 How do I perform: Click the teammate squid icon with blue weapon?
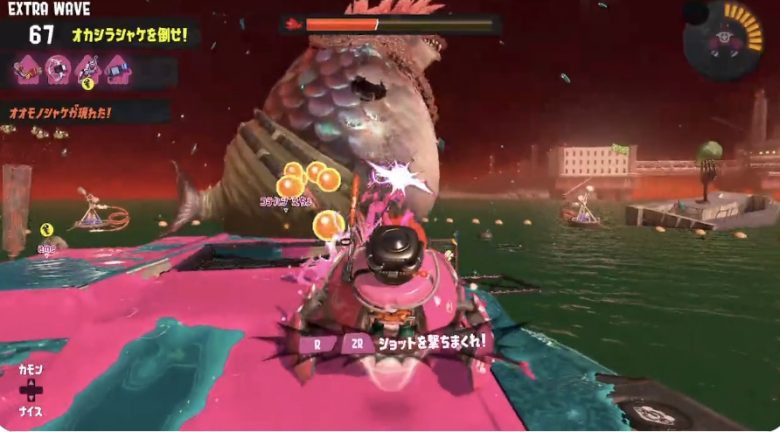119,69
